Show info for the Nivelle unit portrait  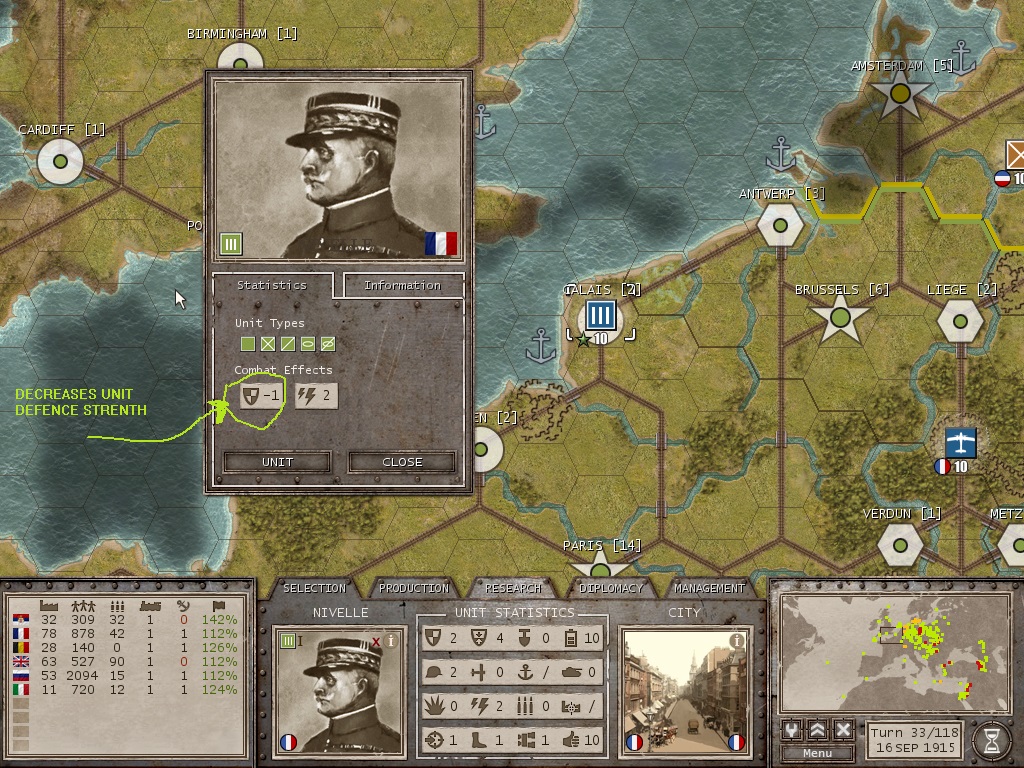(391, 641)
